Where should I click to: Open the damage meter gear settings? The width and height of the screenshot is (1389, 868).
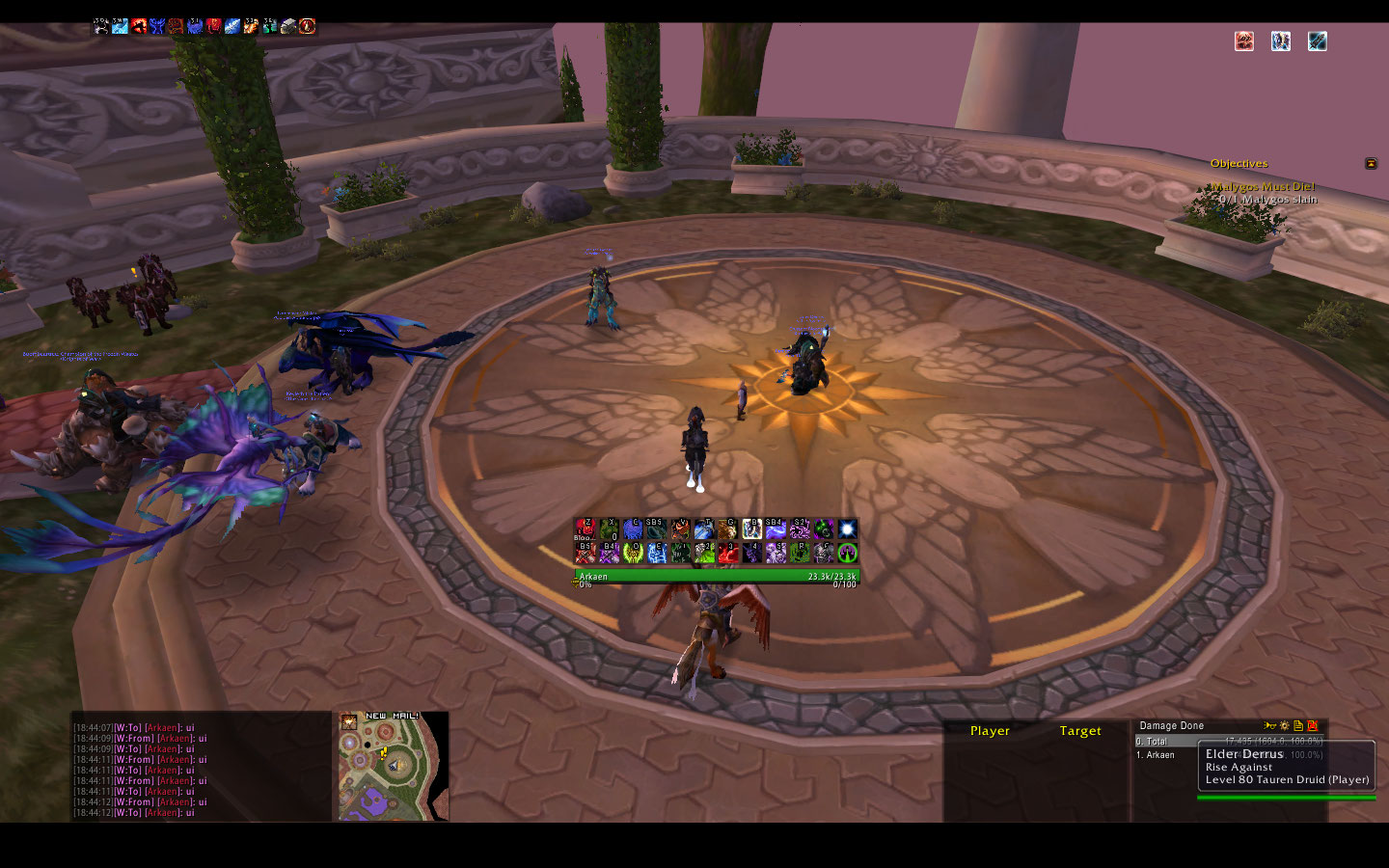(1284, 725)
